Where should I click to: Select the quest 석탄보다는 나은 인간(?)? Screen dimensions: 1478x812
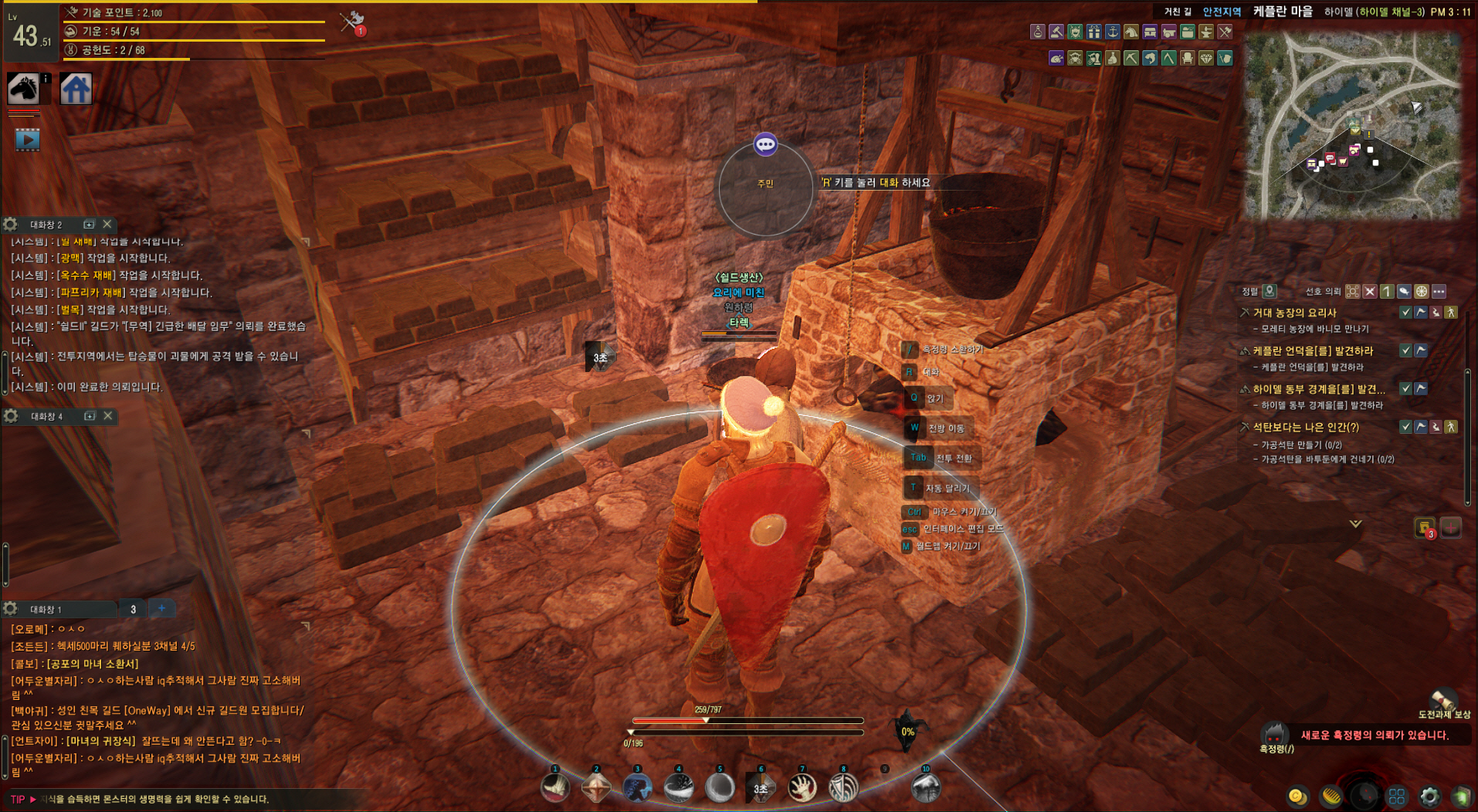point(1305,427)
